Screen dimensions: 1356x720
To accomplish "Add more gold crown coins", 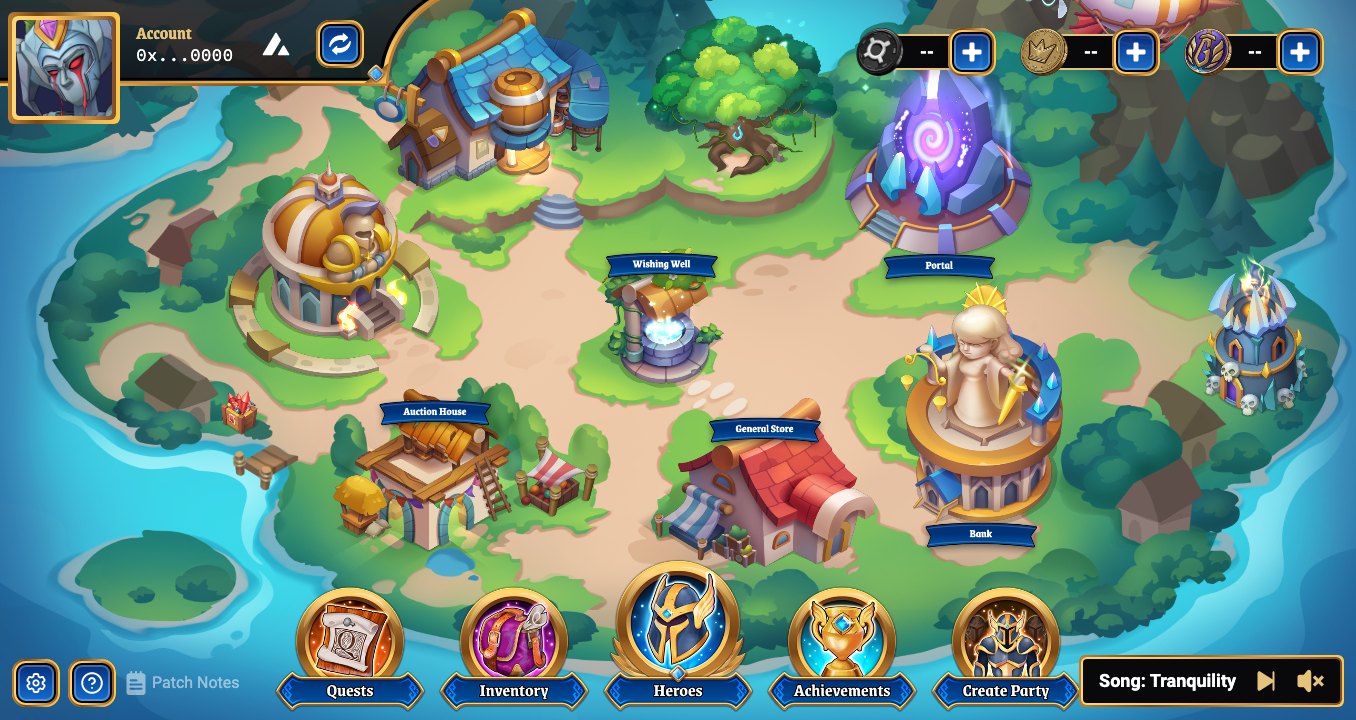I will 1136,52.
